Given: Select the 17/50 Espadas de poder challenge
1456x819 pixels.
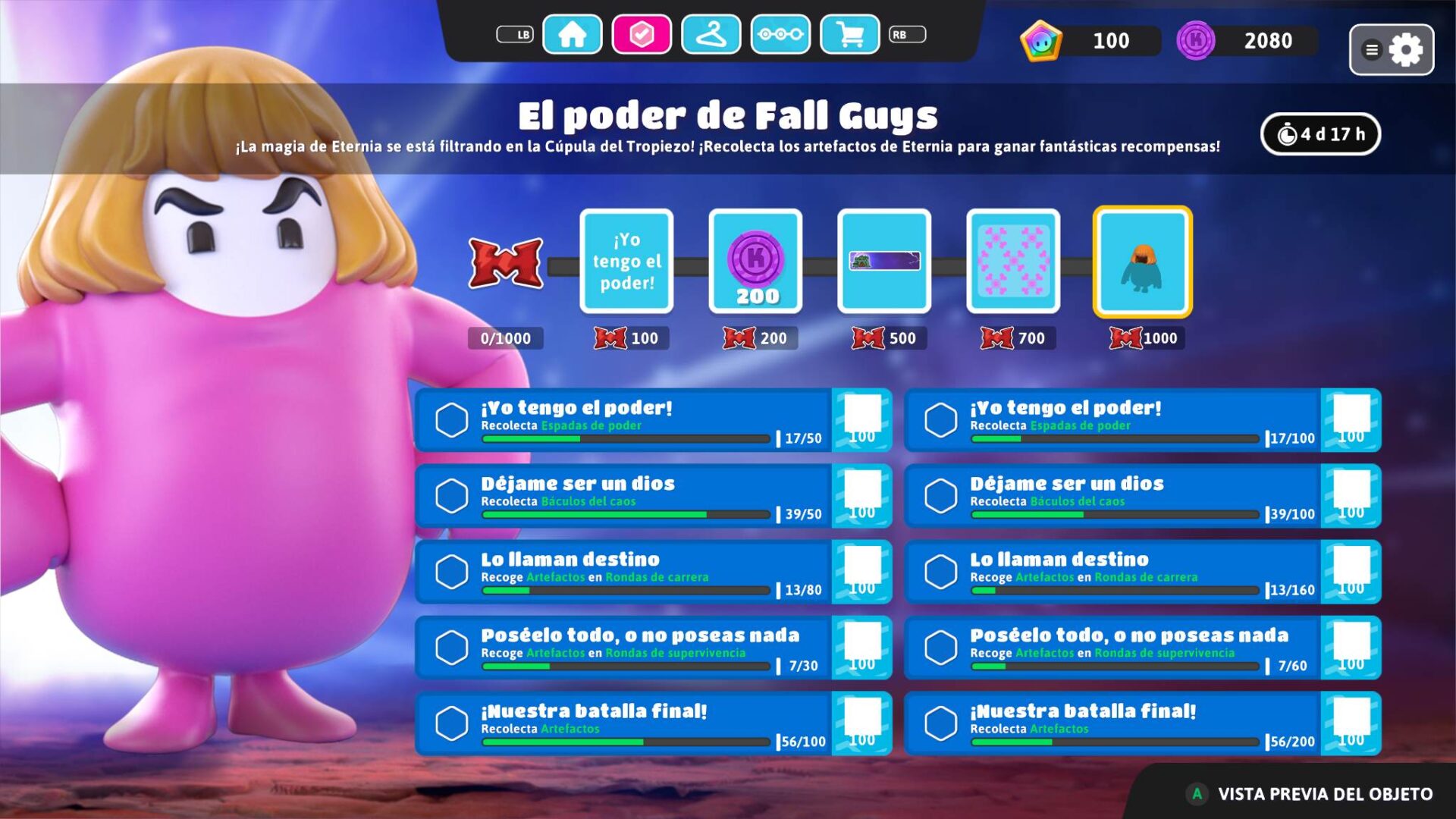Looking at the screenshot, I should click(652, 420).
